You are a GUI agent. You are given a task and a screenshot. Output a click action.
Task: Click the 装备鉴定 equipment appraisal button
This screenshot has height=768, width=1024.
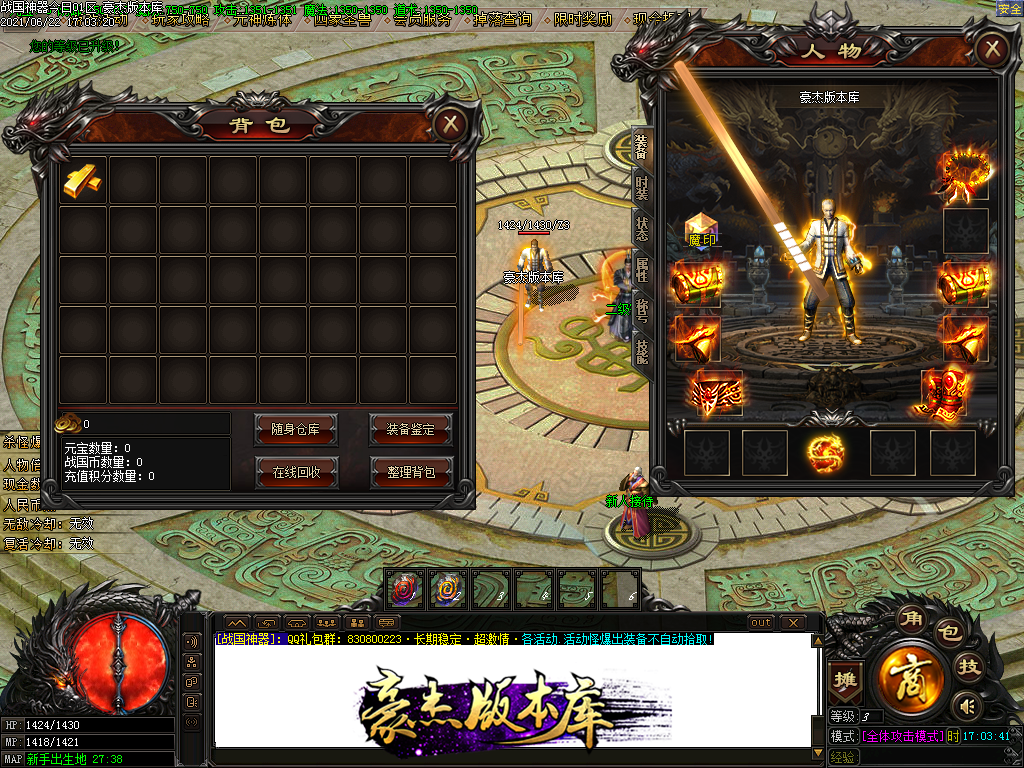(410, 429)
